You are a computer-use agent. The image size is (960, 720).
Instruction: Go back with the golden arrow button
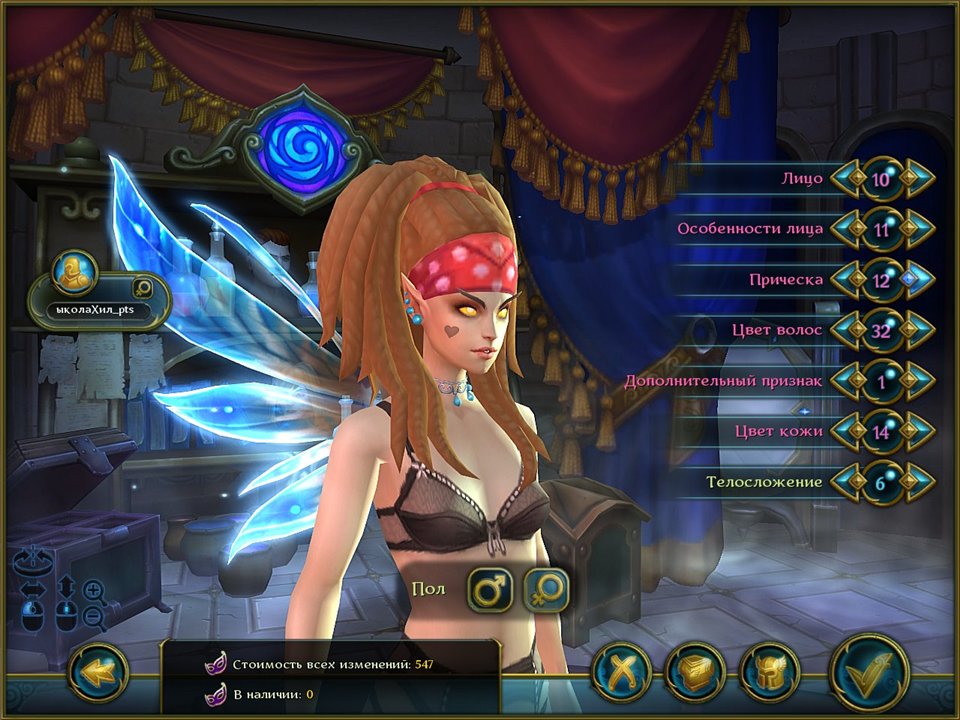98,672
